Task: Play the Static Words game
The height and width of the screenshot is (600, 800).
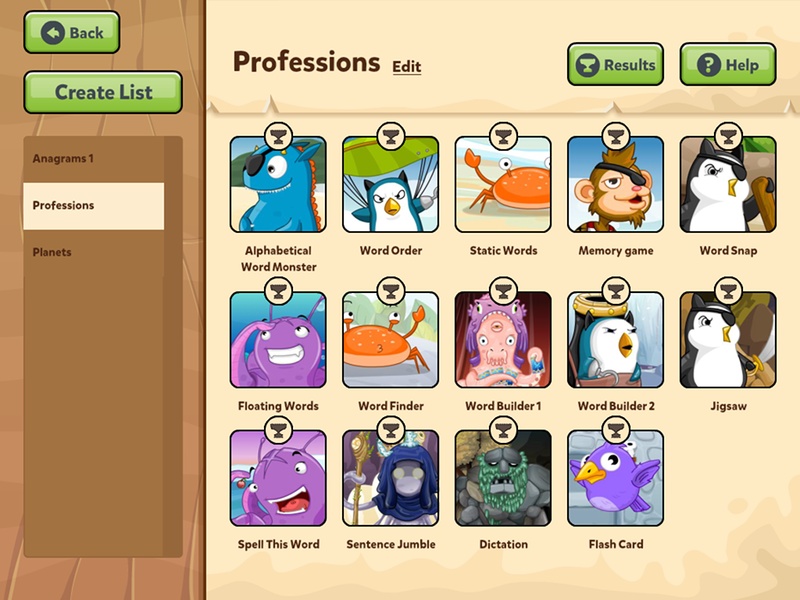Action: [x=503, y=185]
